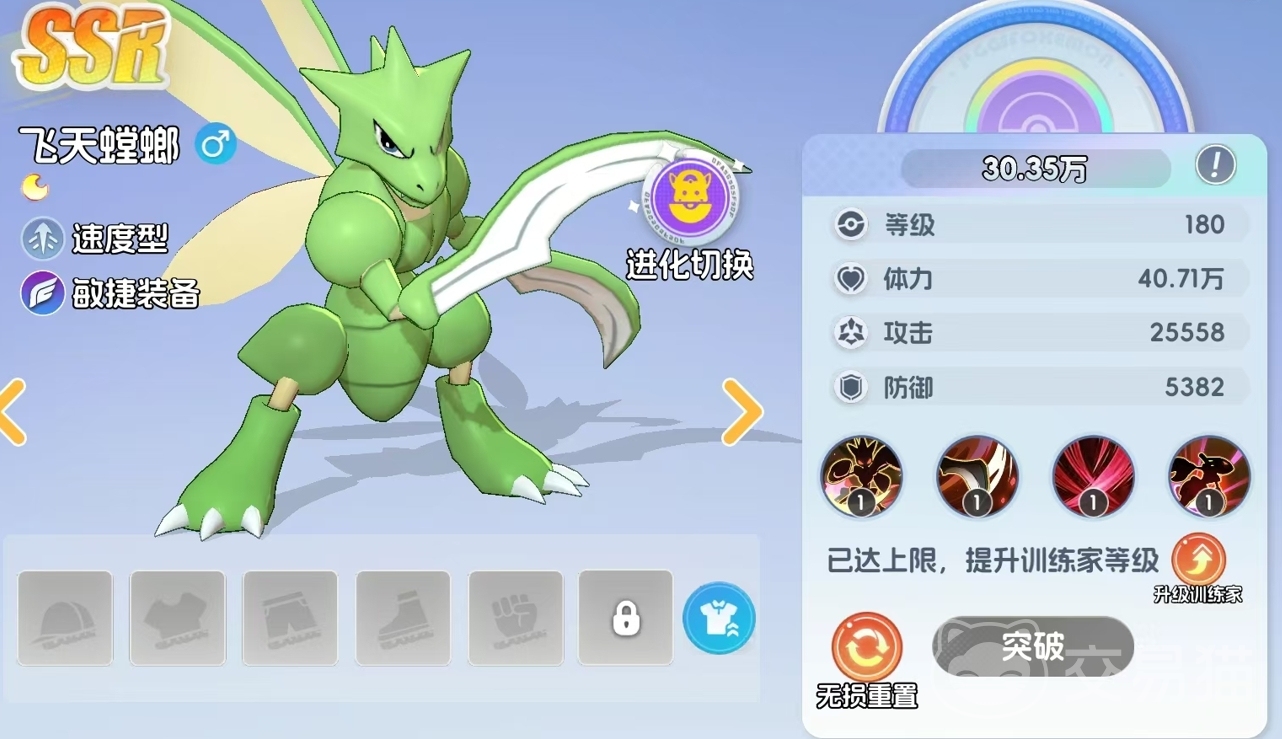Screen dimensions: 1282x739
Task: Open the 升级训练家 trainer upgrade button
Action: (x=1198, y=559)
